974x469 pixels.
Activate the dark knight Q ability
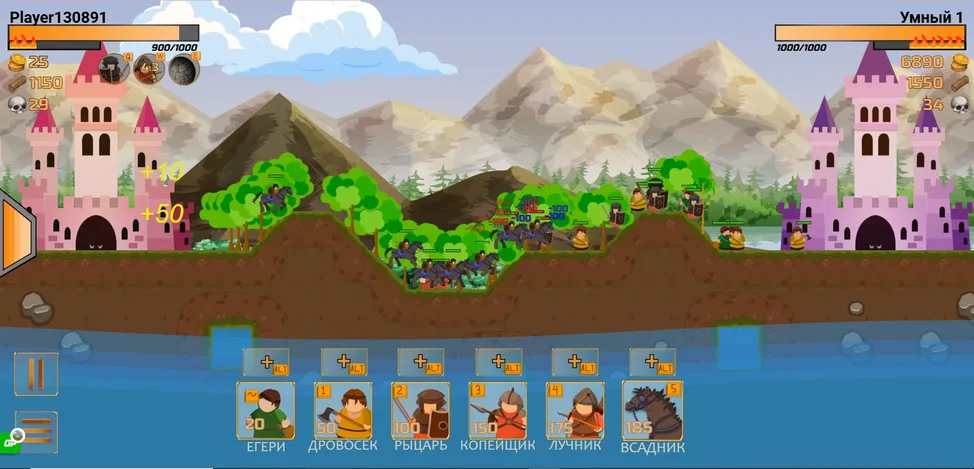(112, 70)
